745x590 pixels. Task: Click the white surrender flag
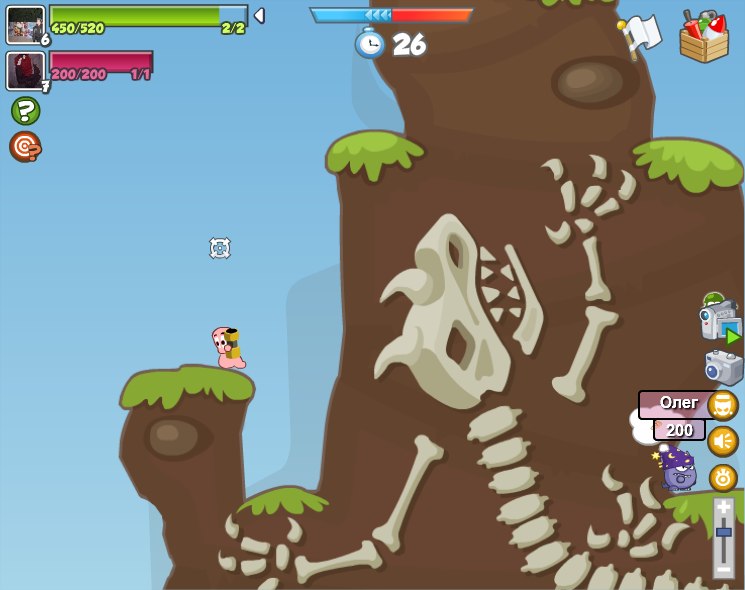coord(640,36)
